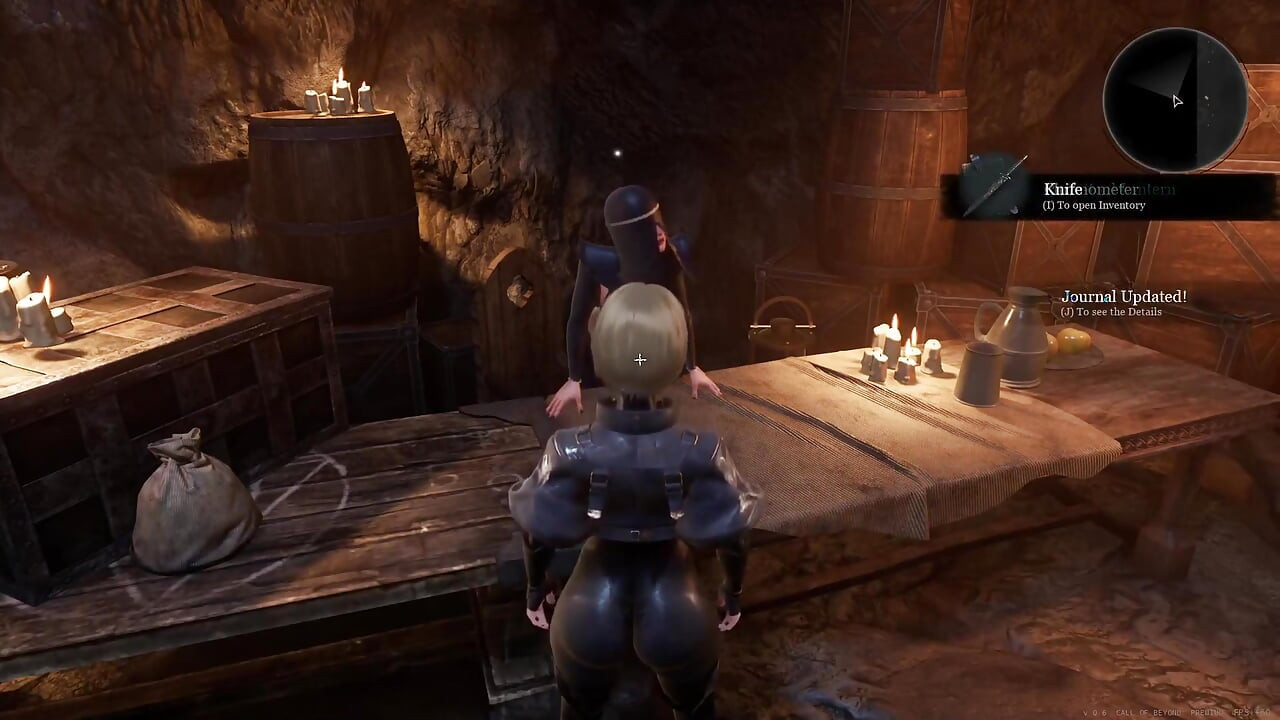The width and height of the screenshot is (1280, 720).
Task: Click the center crosshair reticle
Action: coord(639,359)
